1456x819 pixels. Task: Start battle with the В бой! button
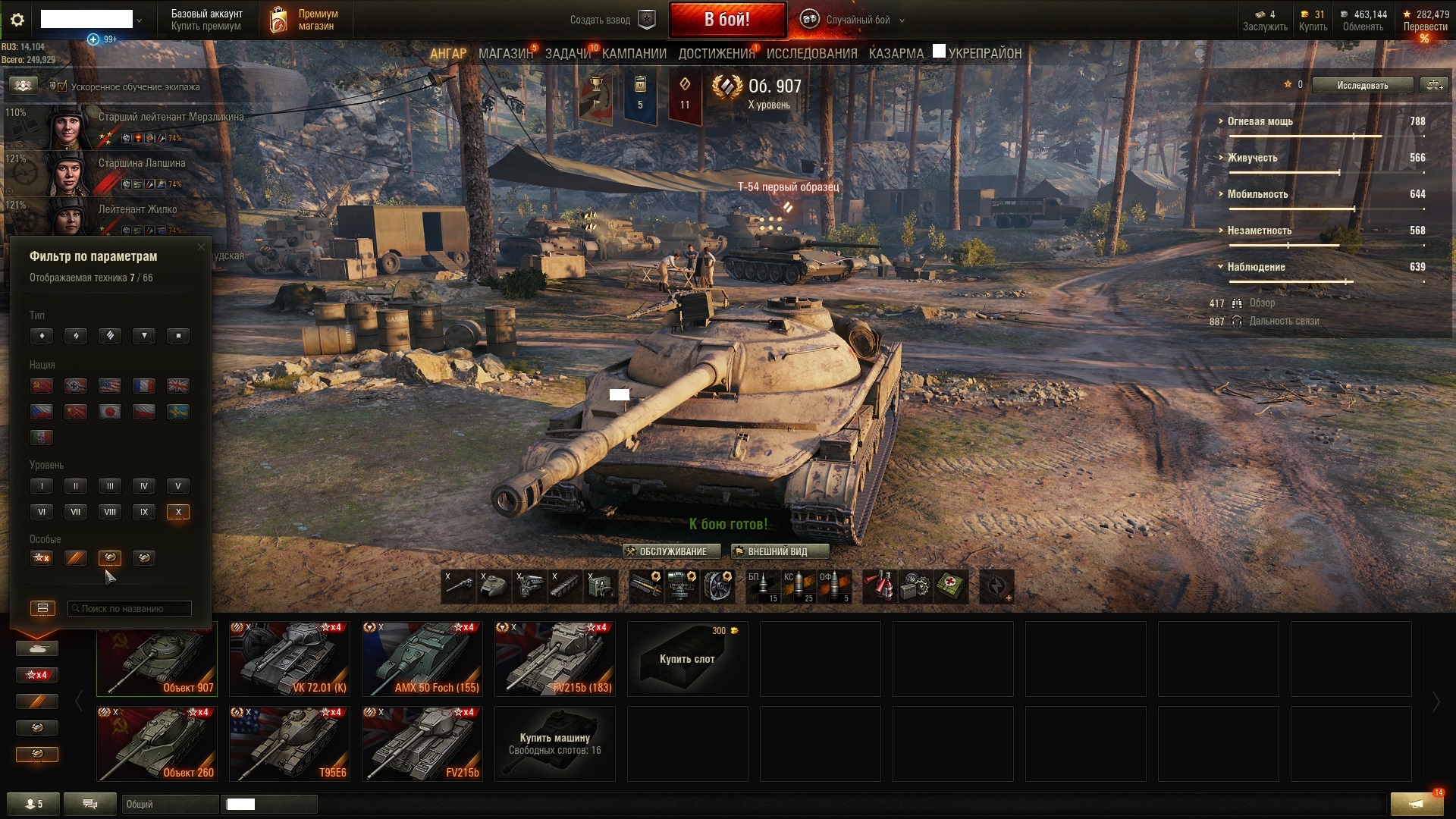(x=726, y=20)
